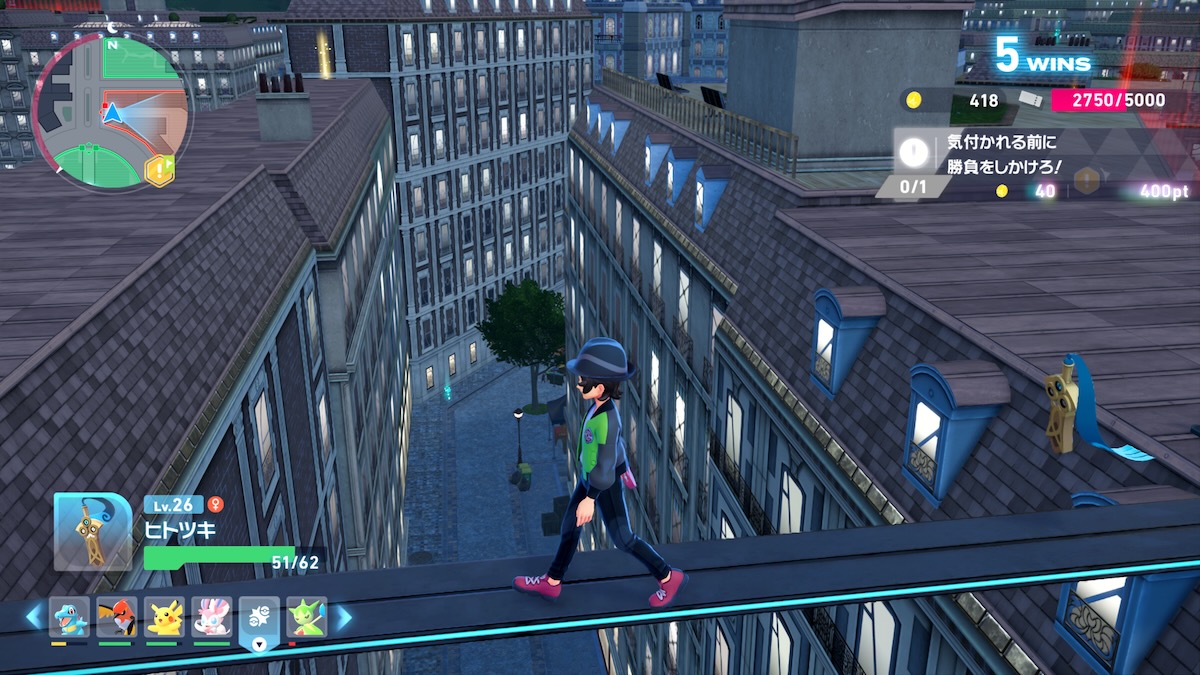The width and height of the screenshot is (1200, 675).
Task: Select Totodile in the party bar
Action: [x=69, y=617]
